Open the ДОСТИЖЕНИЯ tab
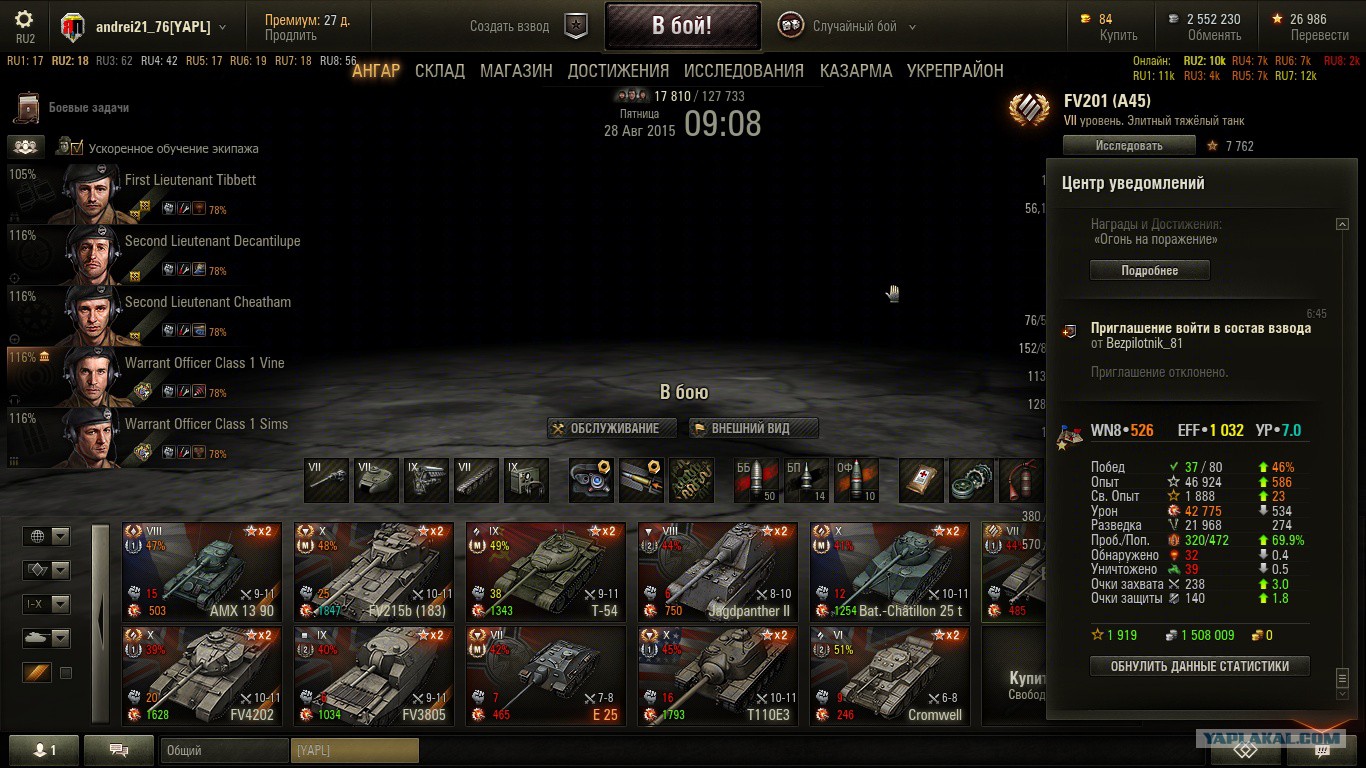The width and height of the screenshot is (1366, 768). pyautogui.click(x=618, y=71)
